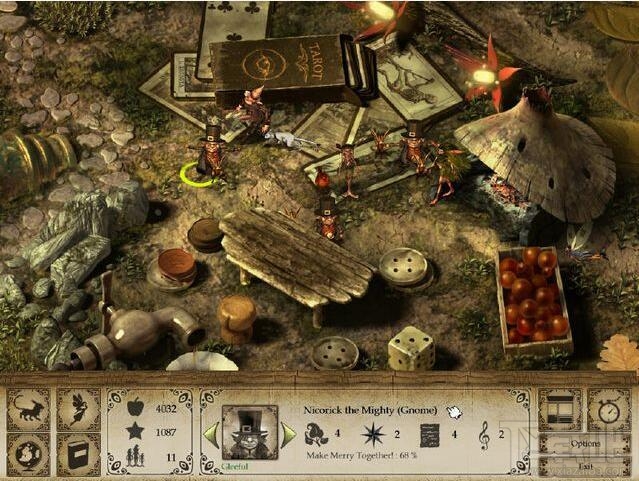Select the next gnome with right arrow
639x481 pixels.
(x=288, y=434)
